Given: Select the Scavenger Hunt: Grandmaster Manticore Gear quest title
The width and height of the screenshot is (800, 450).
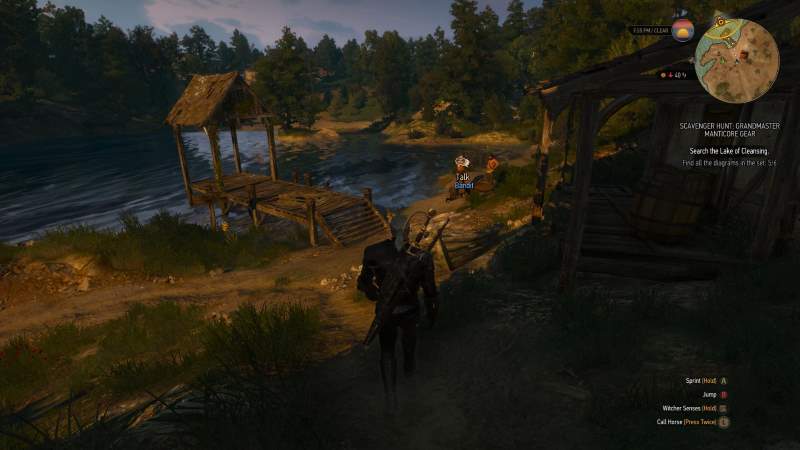Looking at the screenshot, I should (726, 130).
